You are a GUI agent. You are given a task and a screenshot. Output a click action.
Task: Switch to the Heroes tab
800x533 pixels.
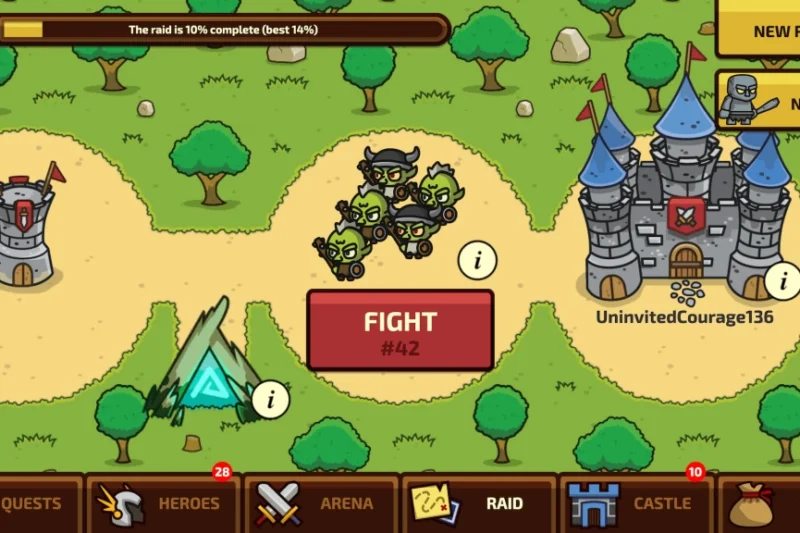(163, 503)
